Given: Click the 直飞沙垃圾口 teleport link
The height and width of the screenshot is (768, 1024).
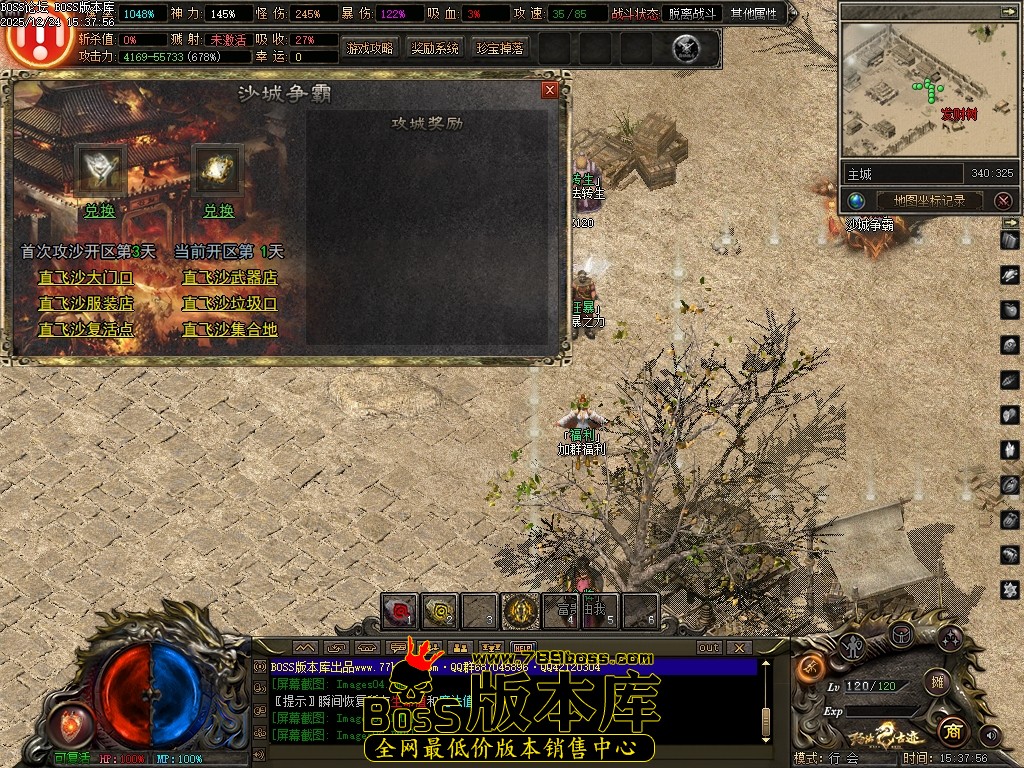Looking at the screenshot, I should point(229,303).
